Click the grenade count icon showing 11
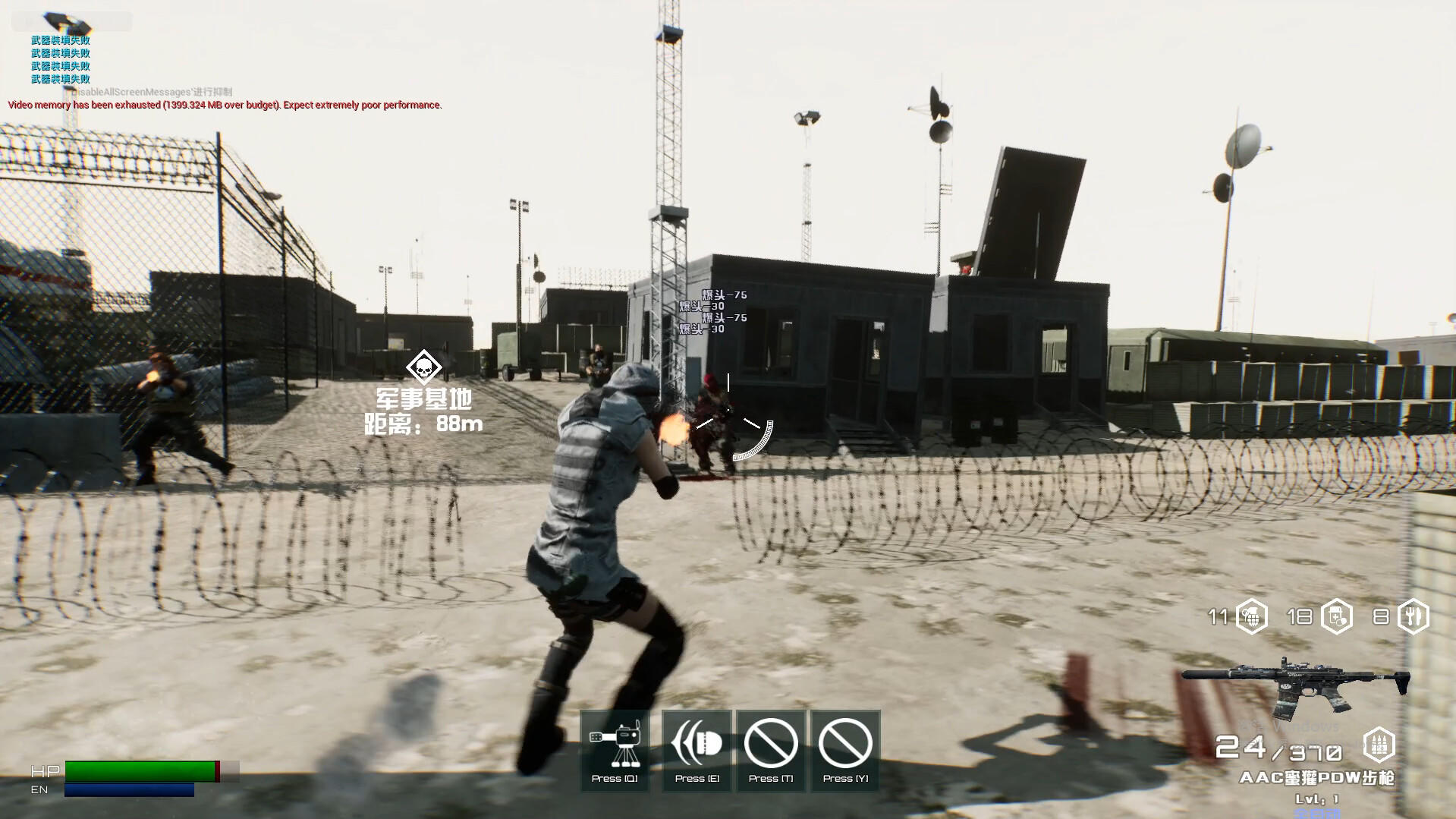Viewport: 1456px width, 819px height. pos(1252,617)
